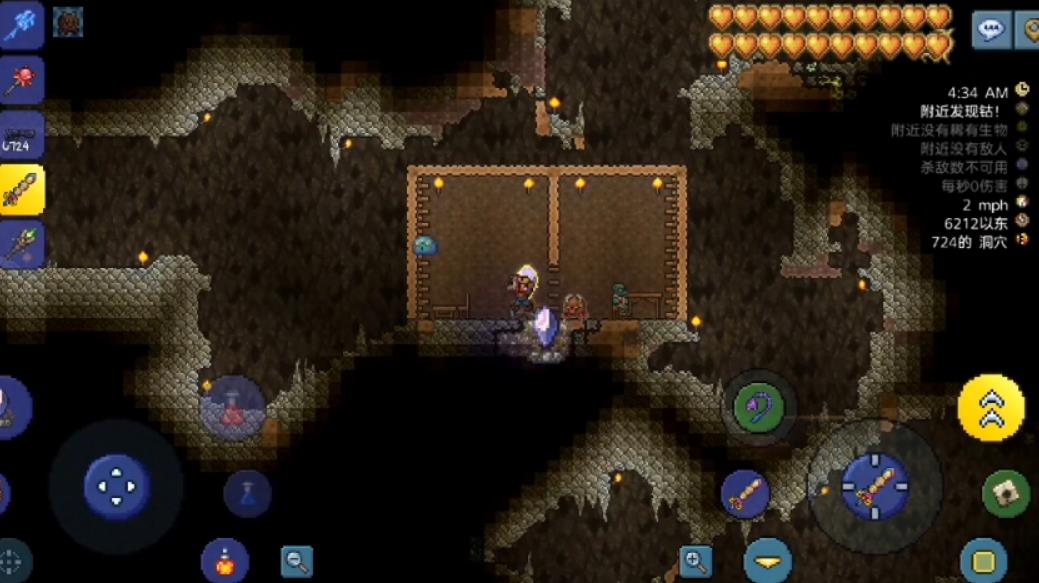Tap the movement d-pad joystick

(x=116, y=487)
